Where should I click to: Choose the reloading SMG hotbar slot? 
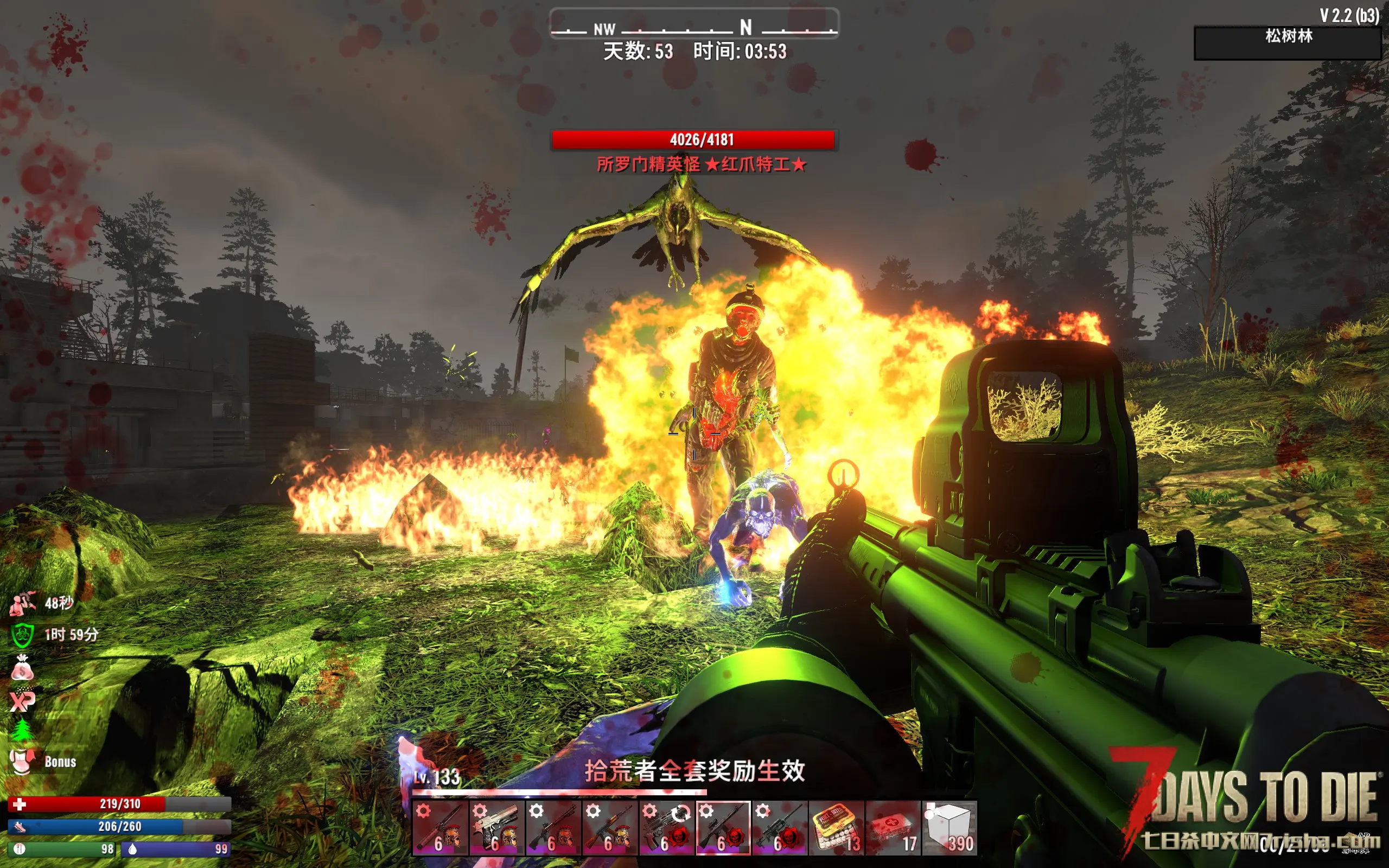666,828
